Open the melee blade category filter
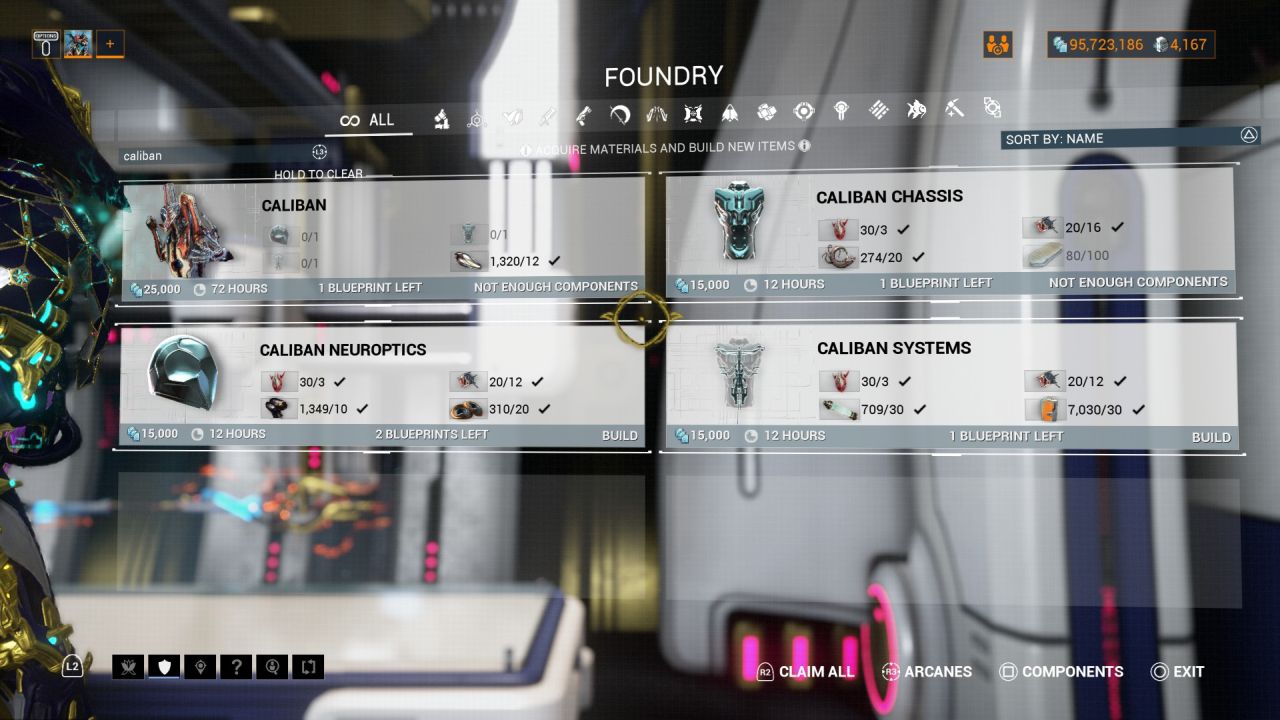This screenshot has height=720, width=1280. click(x=548, y=113)
